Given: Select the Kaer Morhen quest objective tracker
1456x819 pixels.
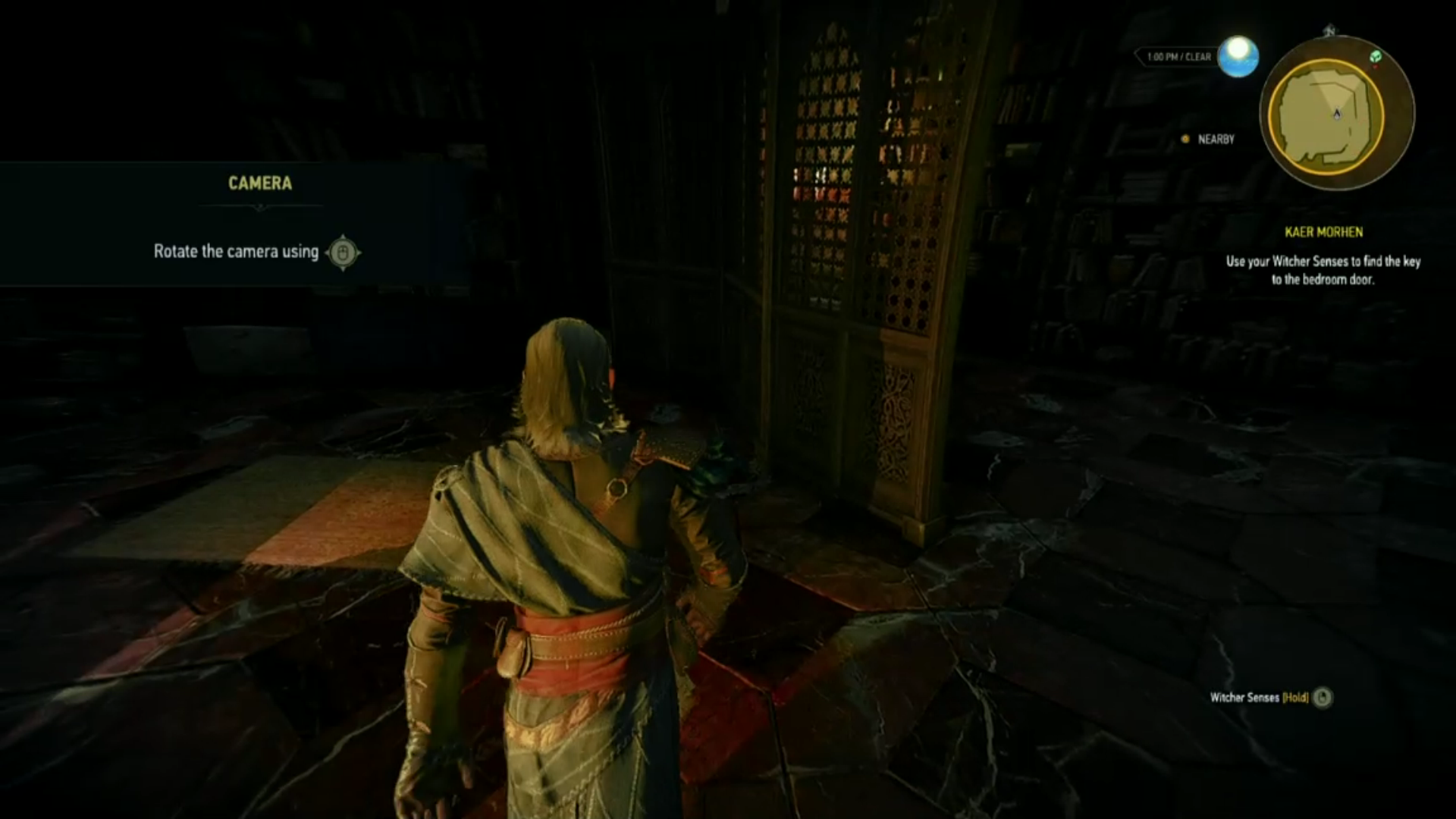Looking at the screenshot, I should point(1323,256).
